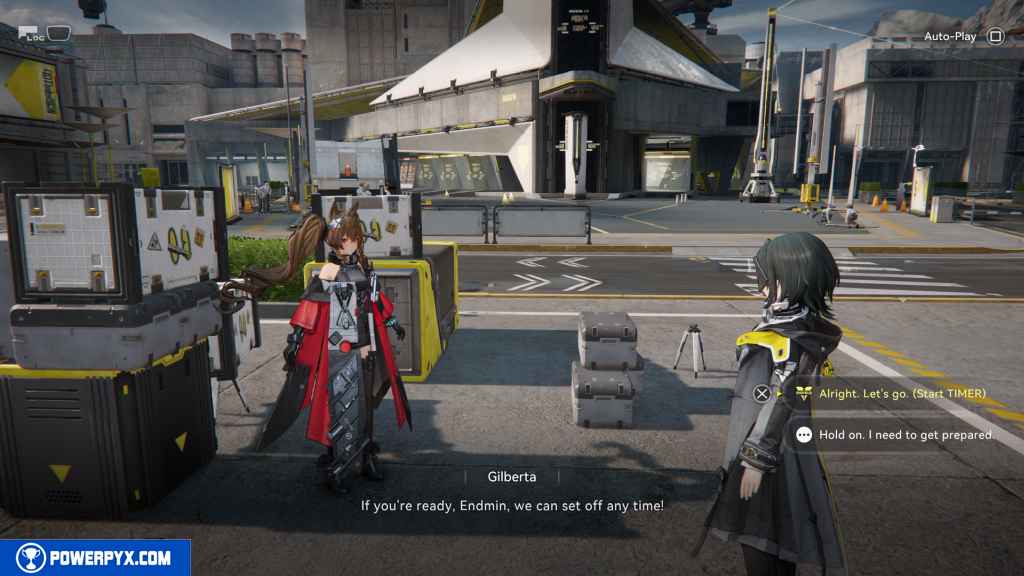Select "Hold on. I need to get prepared."
The width and height of the screenshot is (1024, 576).
(906, 435)
